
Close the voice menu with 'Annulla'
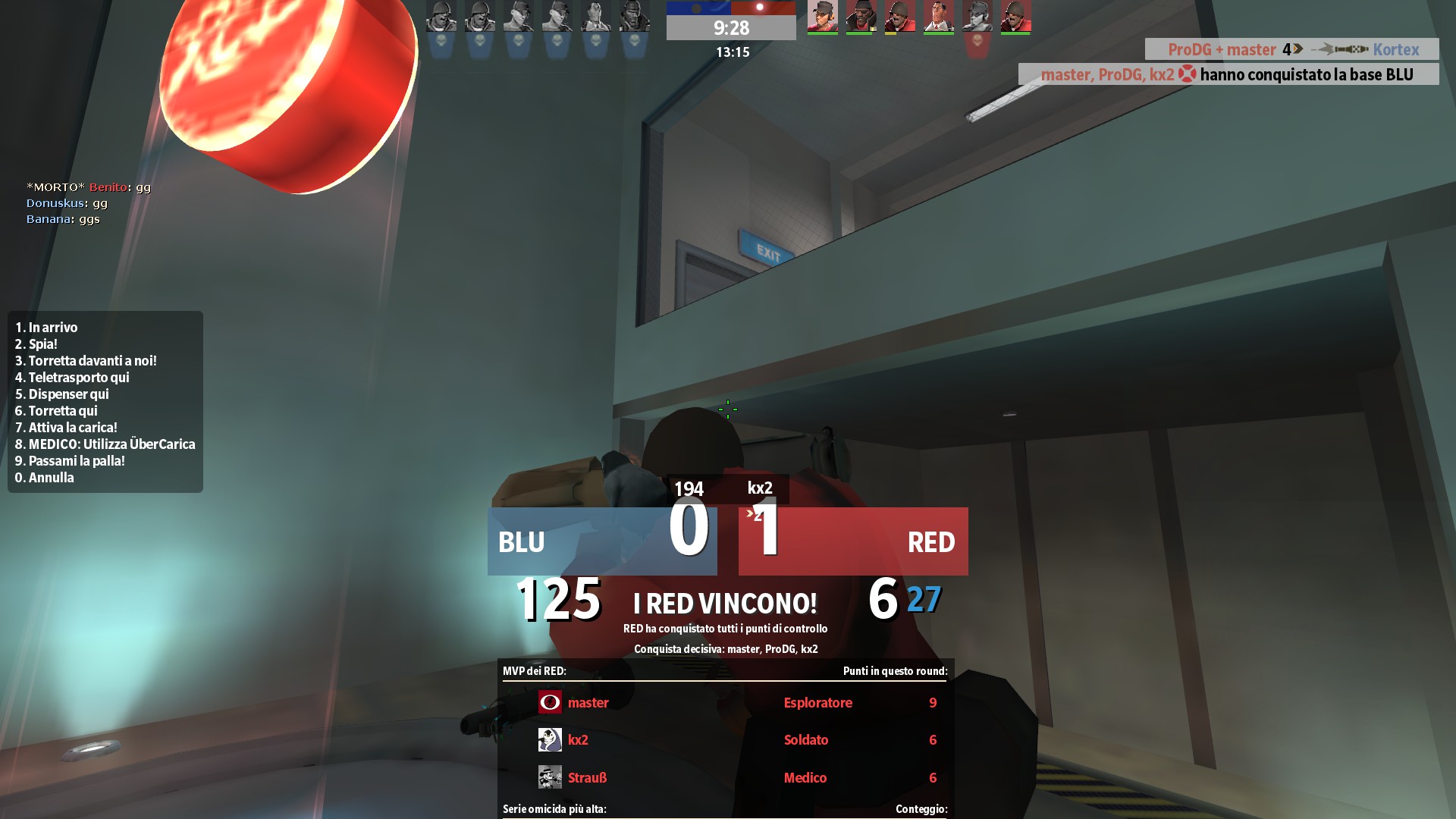[x=45, y=478]
